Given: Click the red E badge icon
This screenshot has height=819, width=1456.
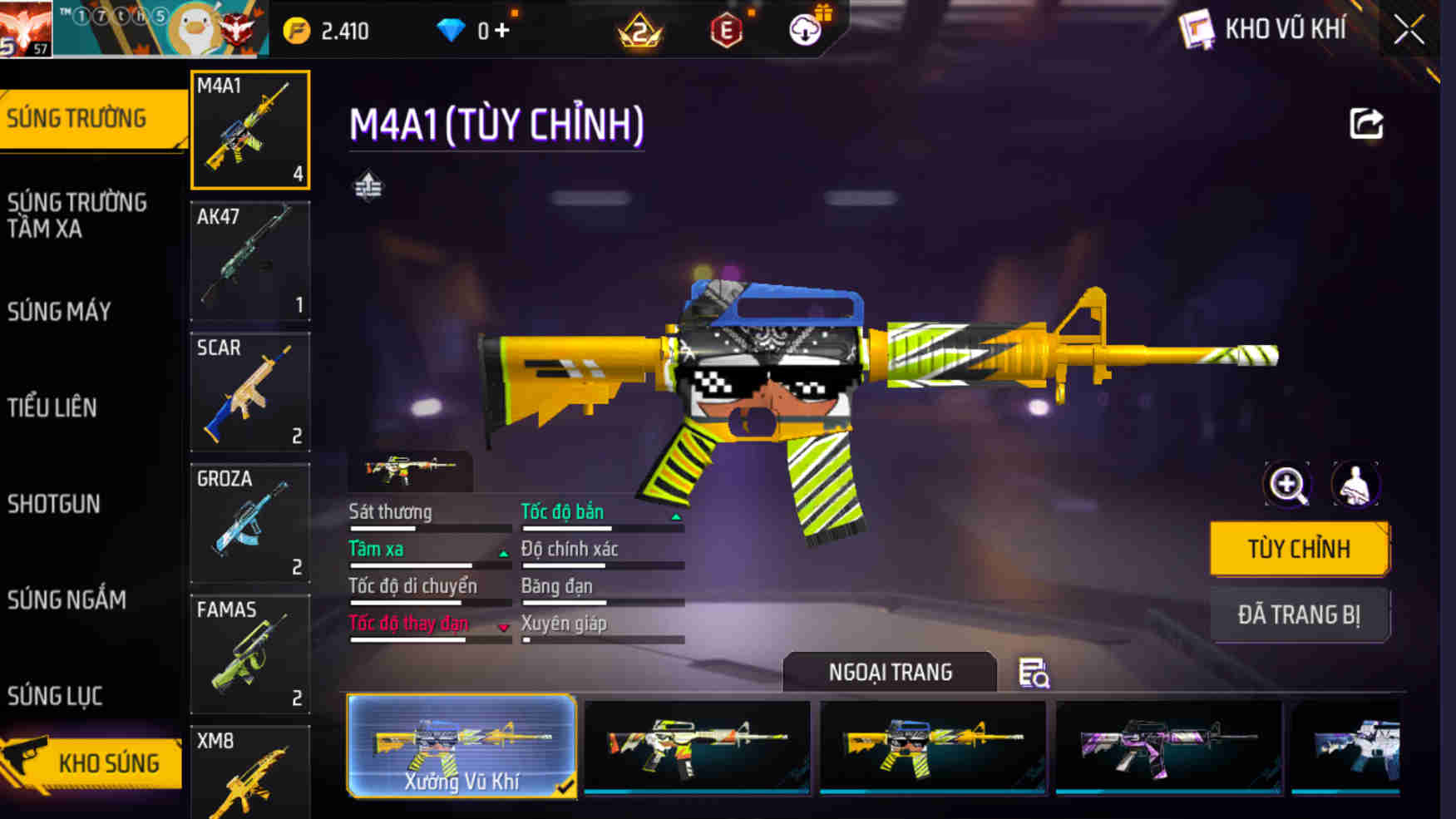Looking at the screenshot, I should pos(725,30).
